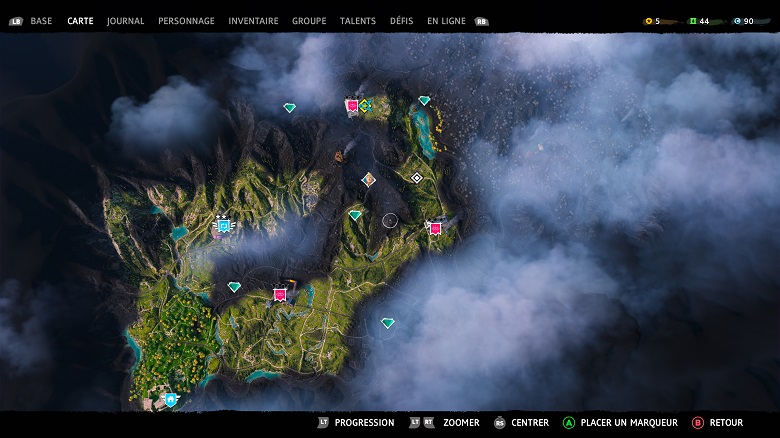Click the blue home base marker
The height and width of the screenshot is (438, 780).
171,399
